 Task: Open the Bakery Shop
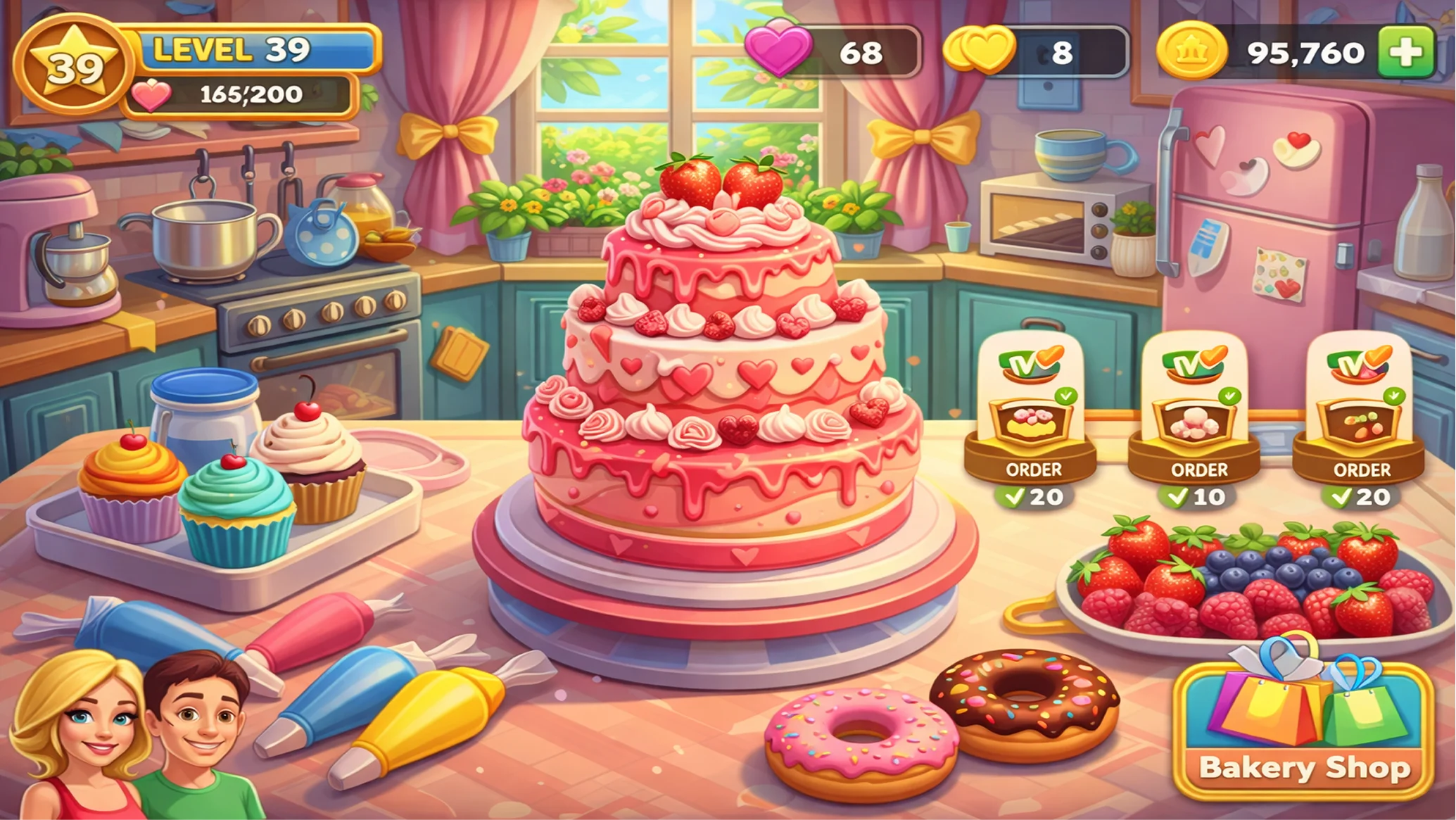pos(1304,732)
